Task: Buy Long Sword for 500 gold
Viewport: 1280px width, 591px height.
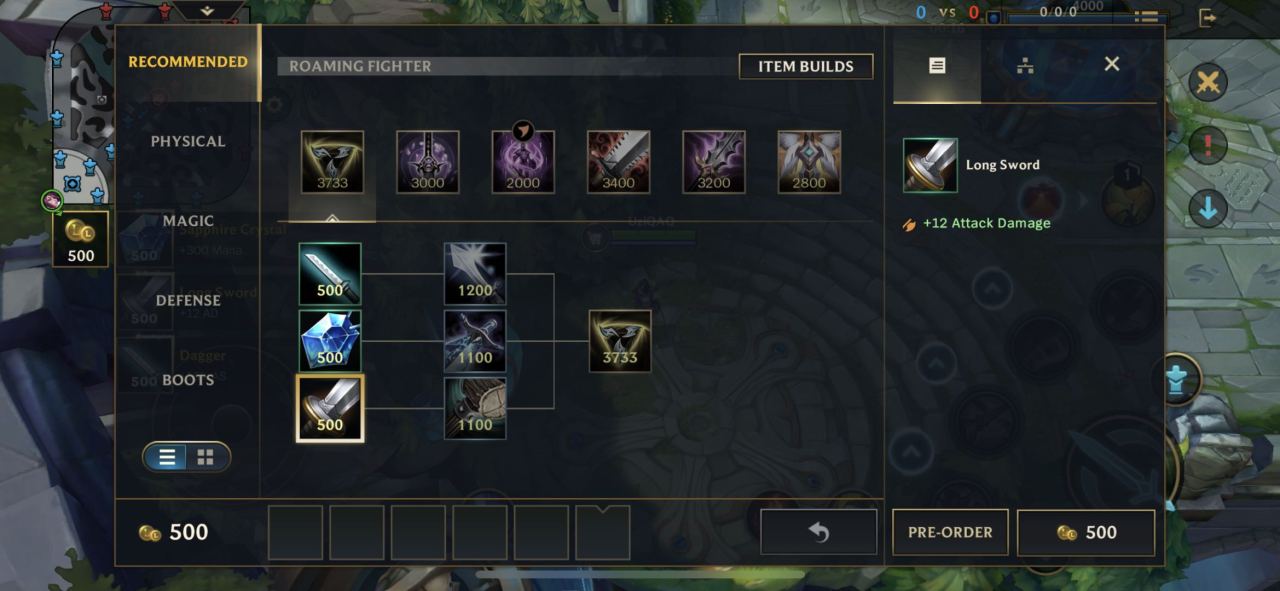Action: point(1086,532)
